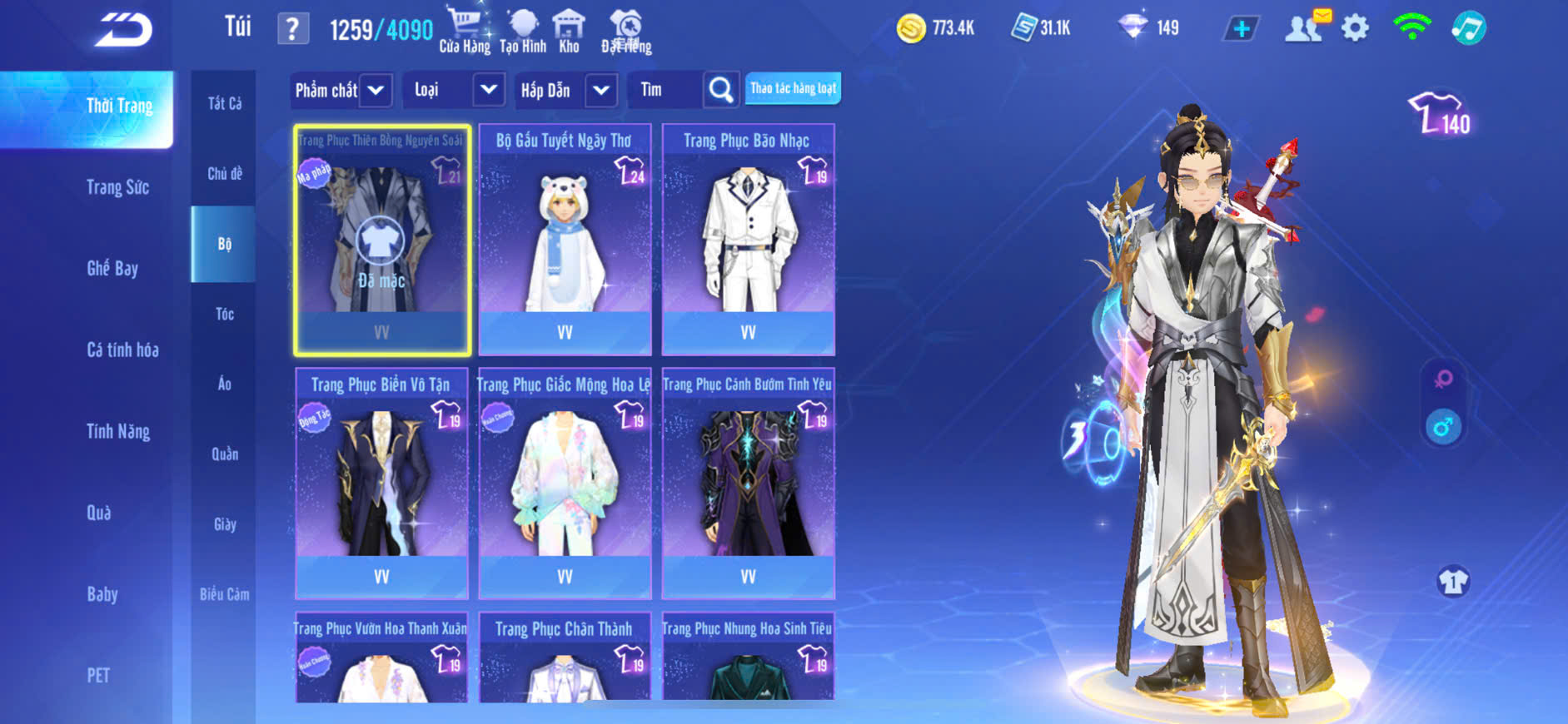Select Trang Phục Bão Nhạc outfit

pos(748,240)
